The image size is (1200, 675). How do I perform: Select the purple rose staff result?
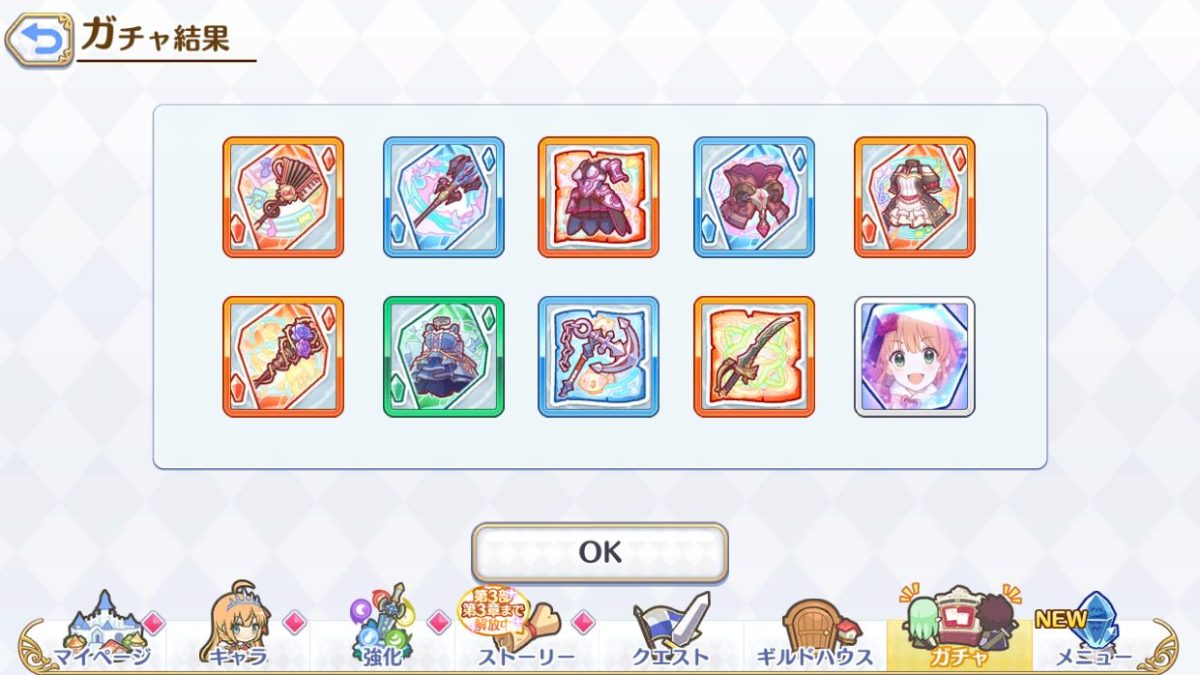[x=283, y=356]
